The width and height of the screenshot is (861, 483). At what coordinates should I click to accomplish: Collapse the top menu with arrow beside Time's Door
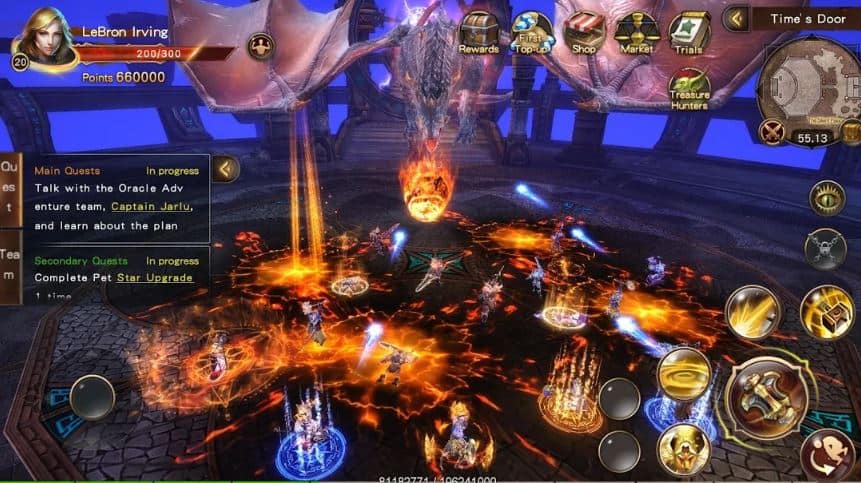pos(736,19)
